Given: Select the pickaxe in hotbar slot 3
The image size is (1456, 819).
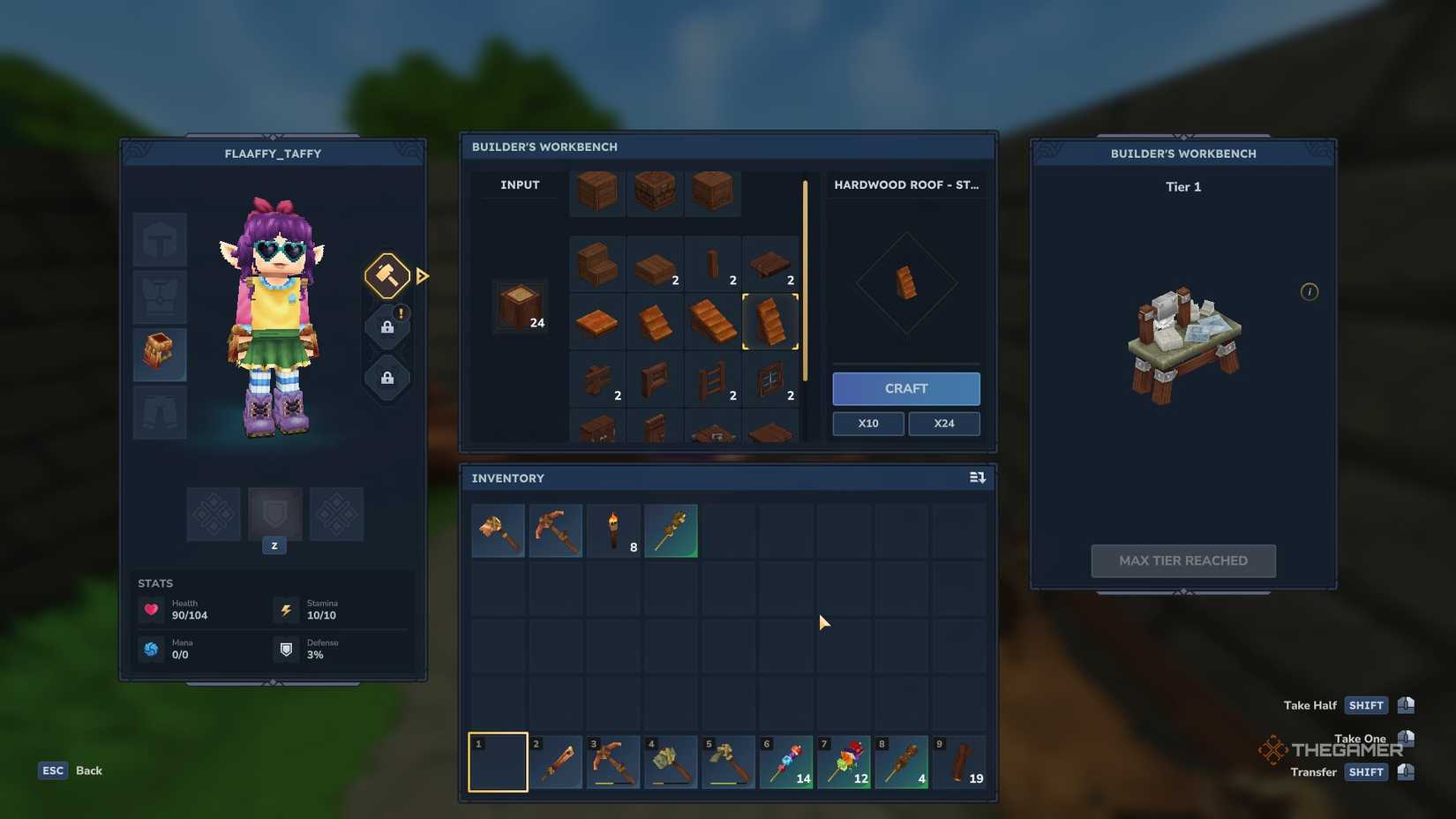Looking at the screenshot, I should coord(613,761).
